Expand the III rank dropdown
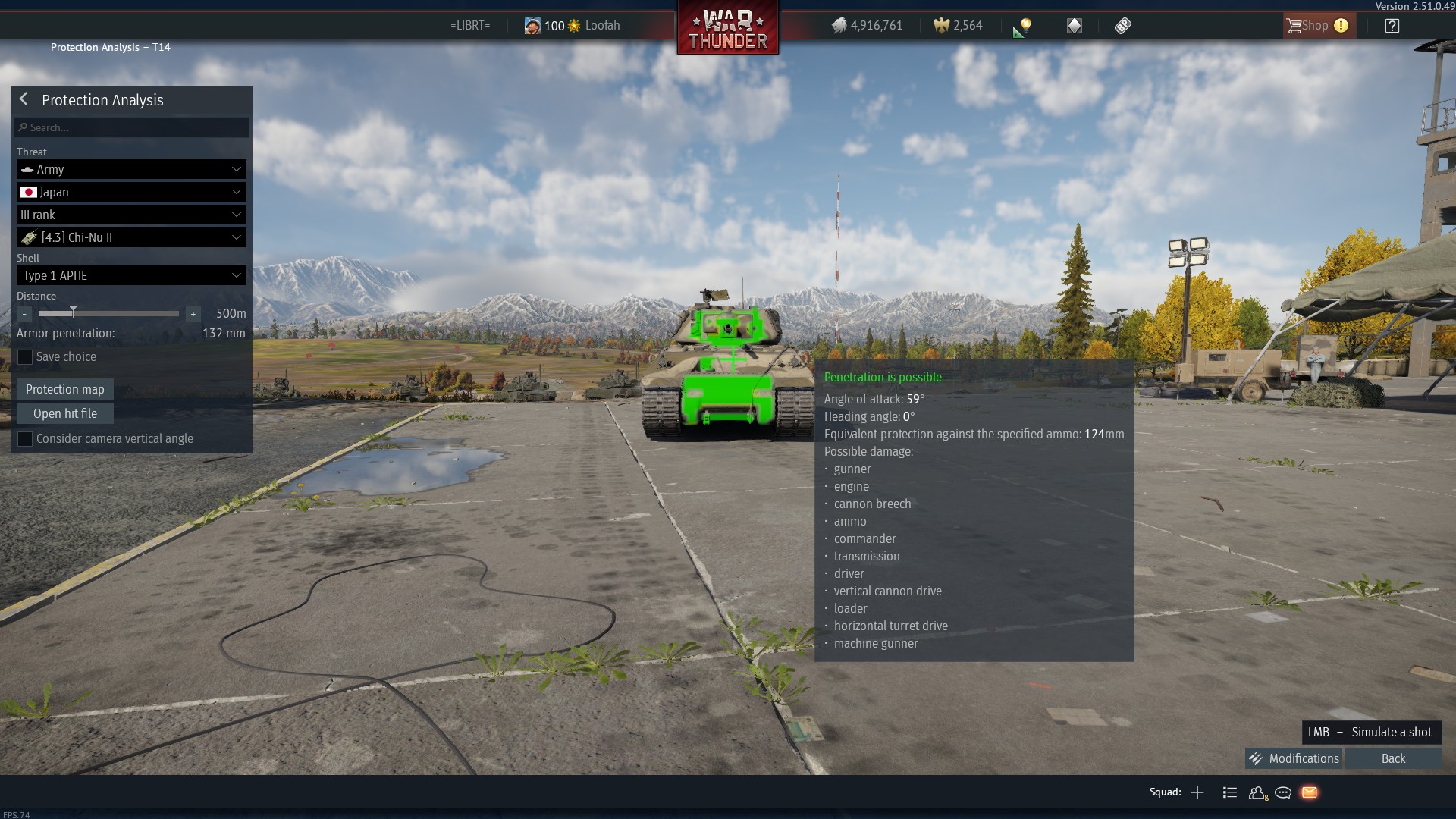The height and width of the screenshot is (819, 1456). (x=132, y=215)
